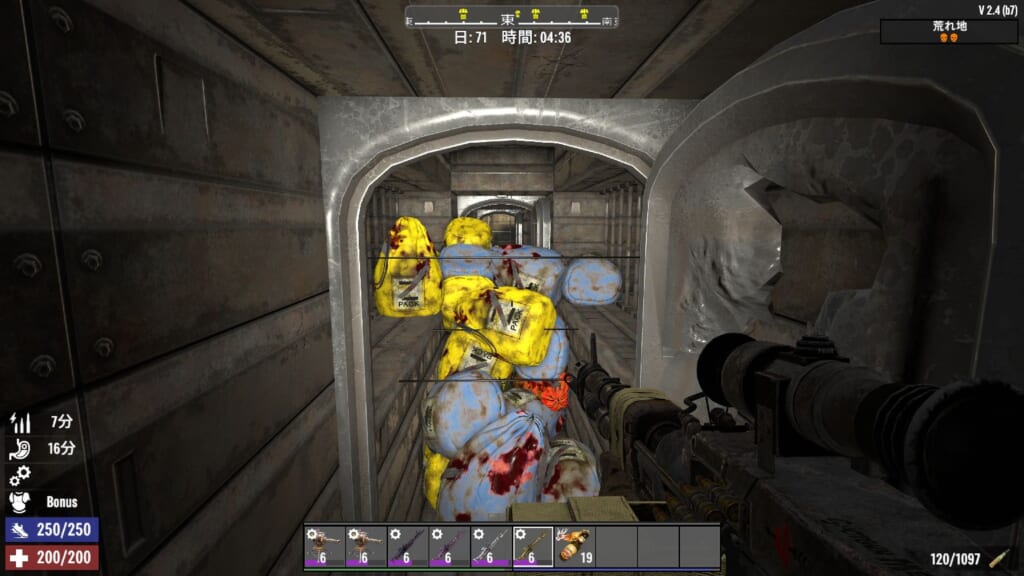Click the stomach buff icon showing 16分
Viewport: 1024px width, 576px height.
click(x=19, y=449)
